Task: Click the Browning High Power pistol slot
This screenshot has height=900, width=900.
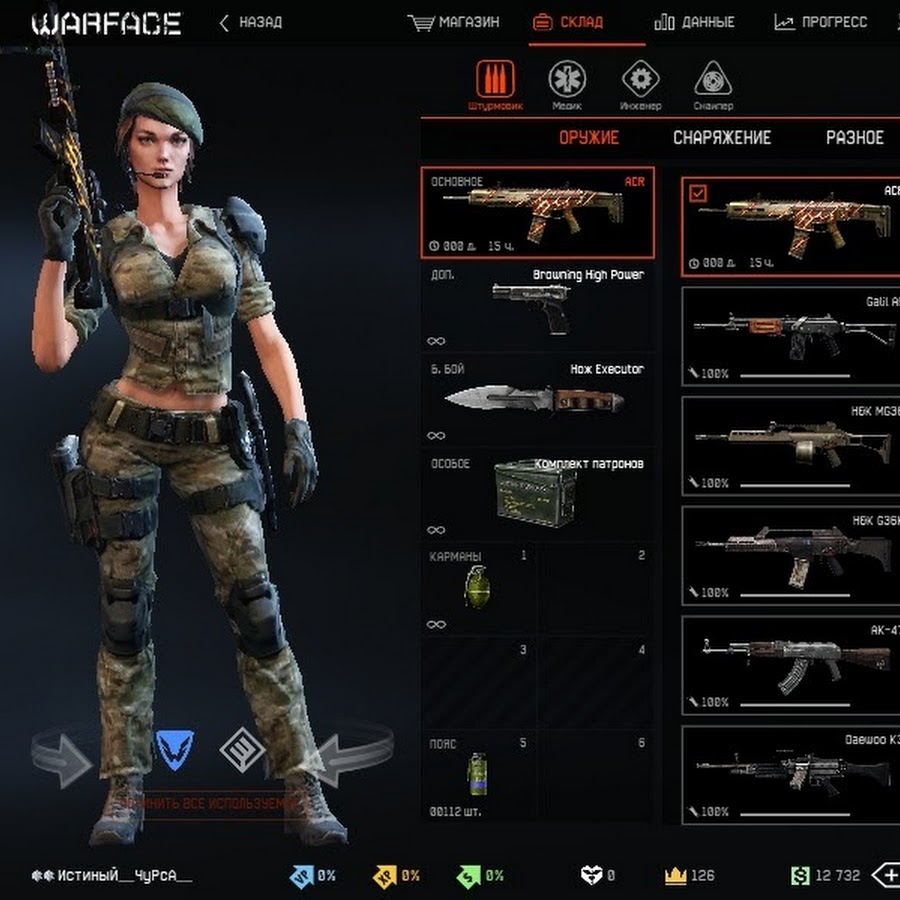Action: click(538, 306)
